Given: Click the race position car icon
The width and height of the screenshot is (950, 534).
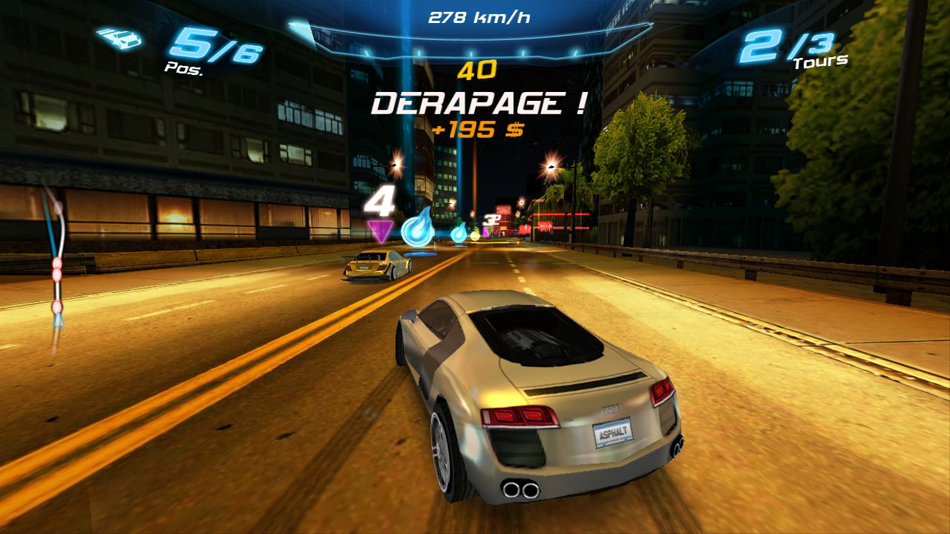Looking at the screenshot, I should [x=119, y=39].
